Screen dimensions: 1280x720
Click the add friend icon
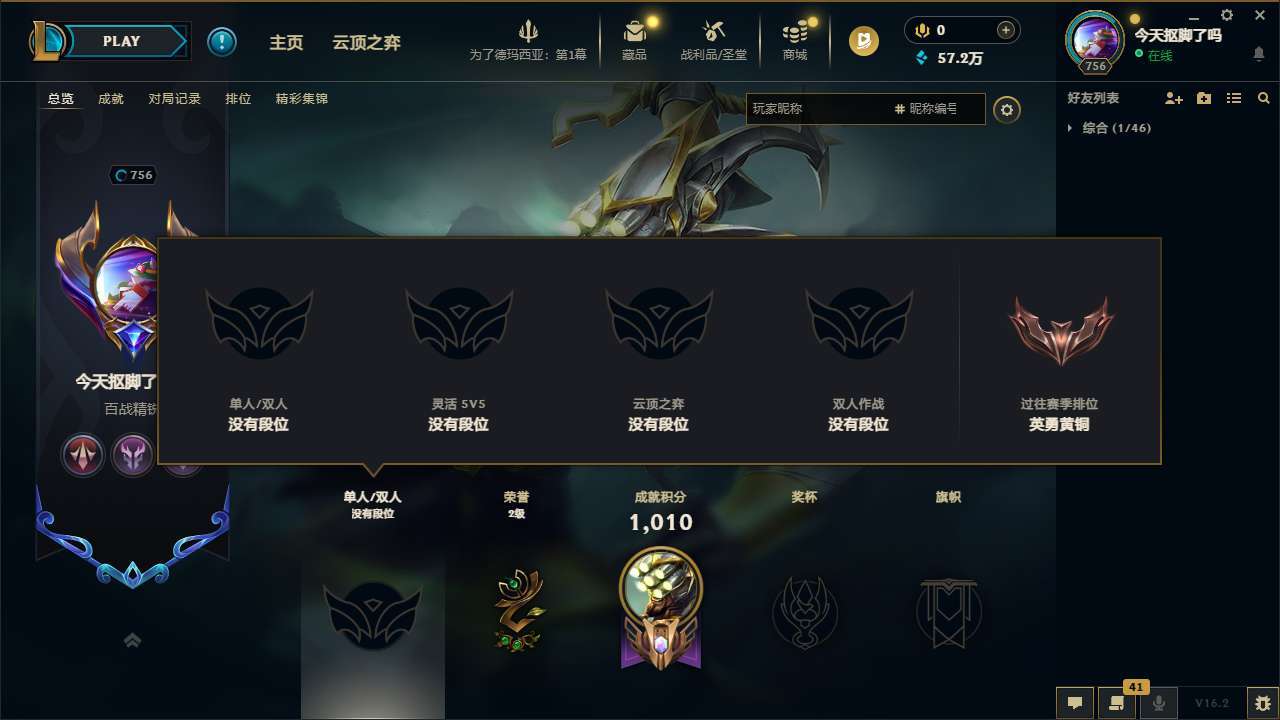pyautogui.click(x=1172, y=98)
